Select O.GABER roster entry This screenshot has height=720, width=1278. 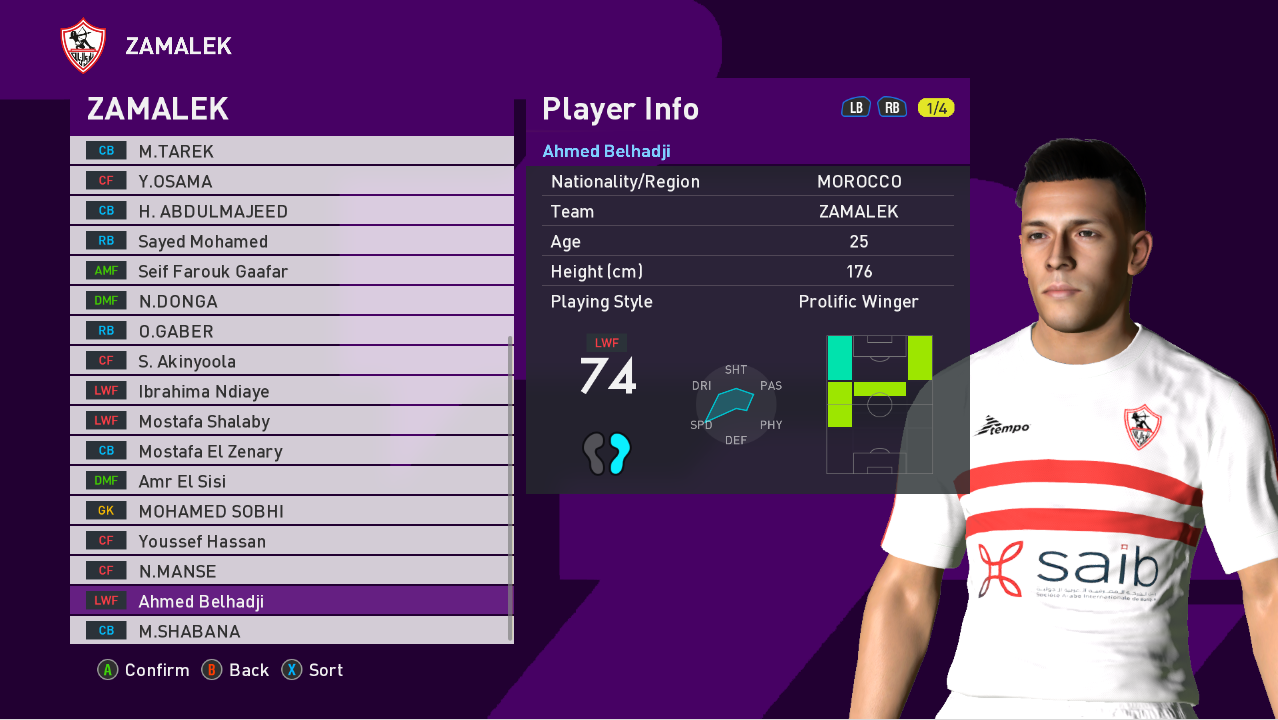(290, 331)
